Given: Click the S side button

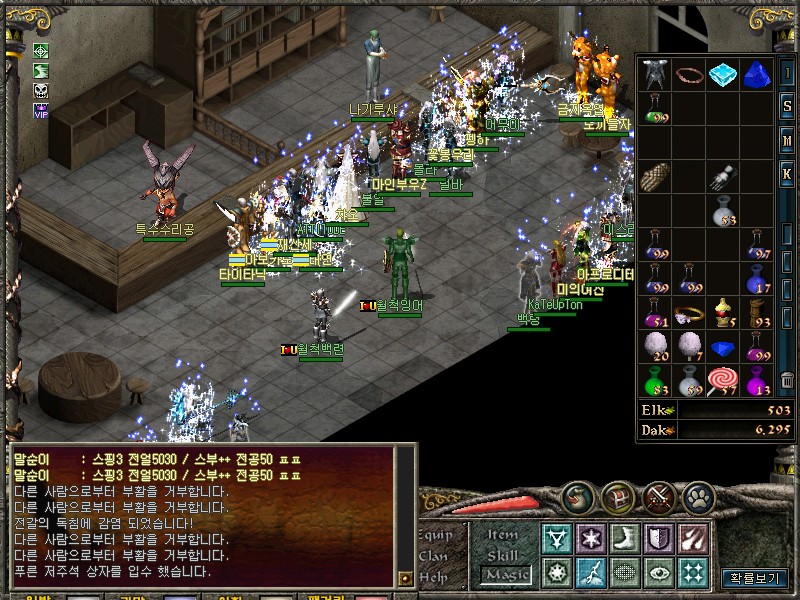Looking at the screenshot, I should tap(788, 106).
